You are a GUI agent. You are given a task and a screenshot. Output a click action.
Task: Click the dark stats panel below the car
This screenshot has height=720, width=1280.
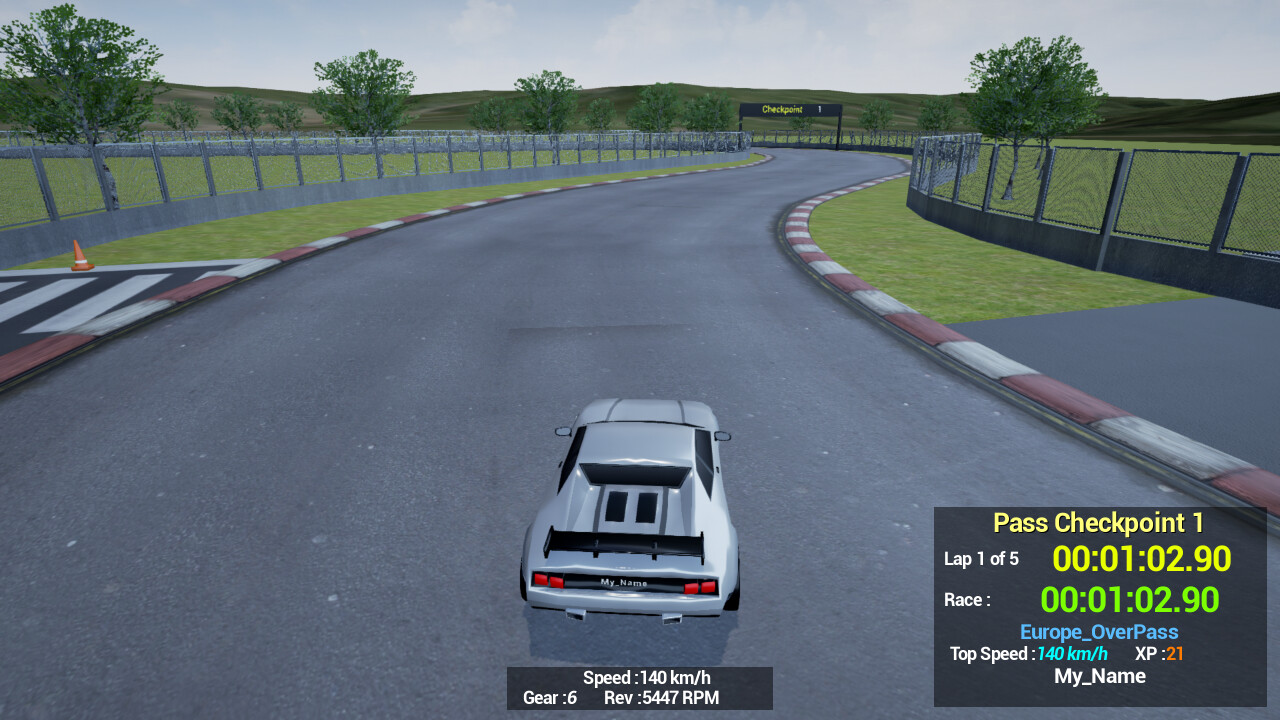[641, 688]
